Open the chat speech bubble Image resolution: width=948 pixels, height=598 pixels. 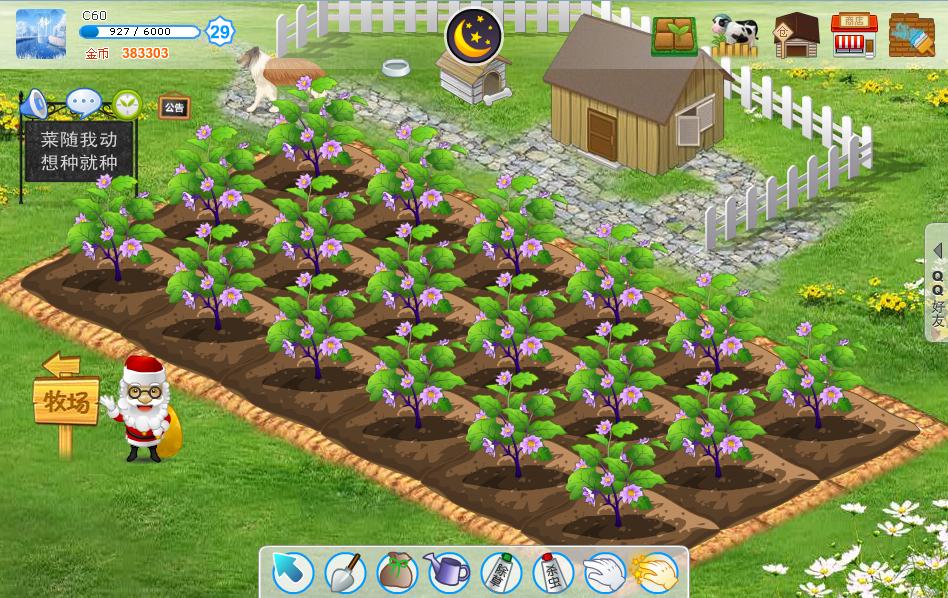point(84,102)
